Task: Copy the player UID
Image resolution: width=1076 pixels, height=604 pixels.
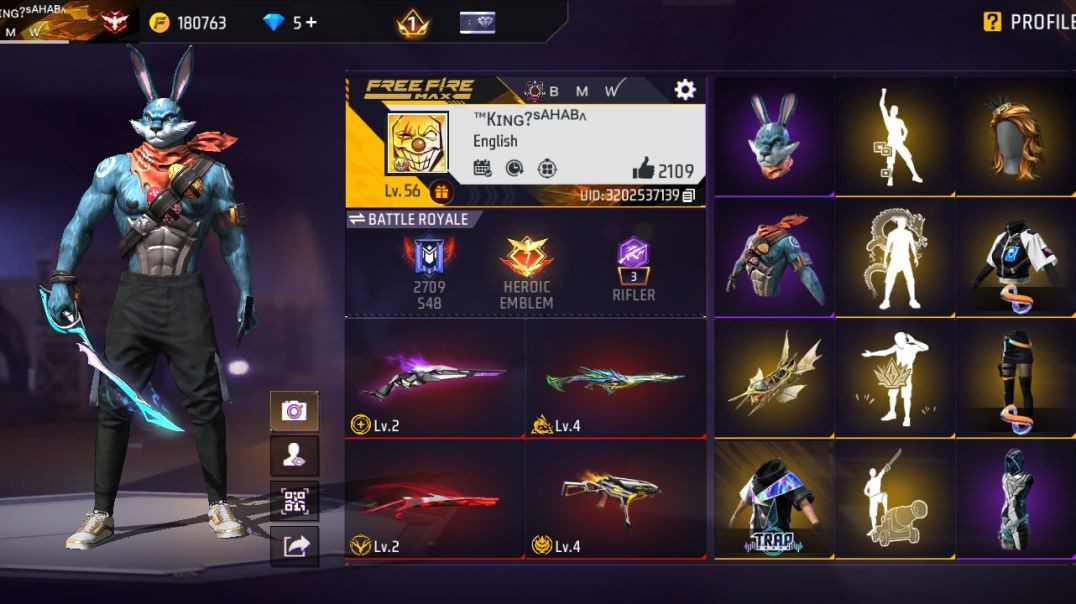Action: point(689,195)
